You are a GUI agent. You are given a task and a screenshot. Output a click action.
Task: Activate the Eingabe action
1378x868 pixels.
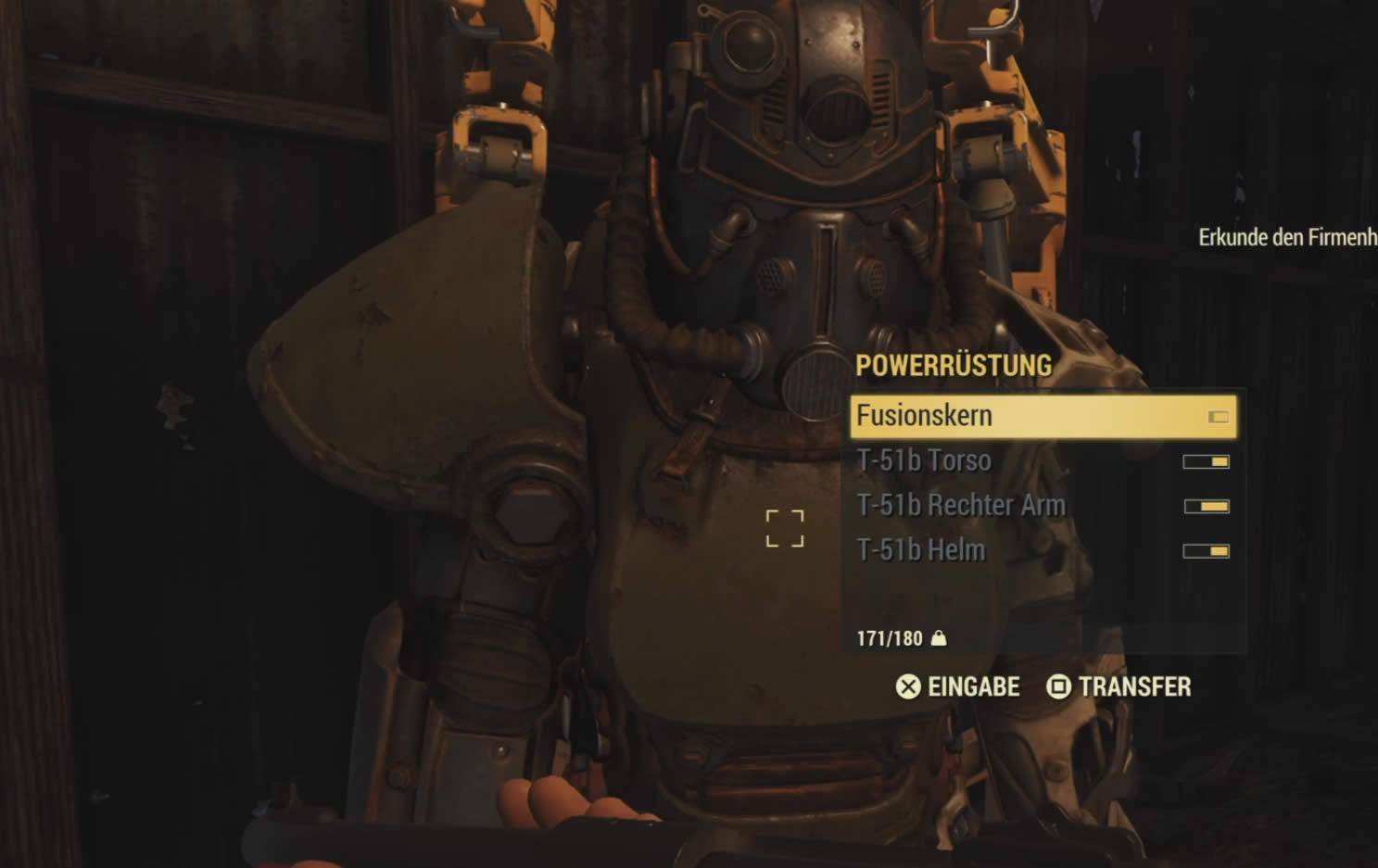pyautogui.click(x=957, y=686)
